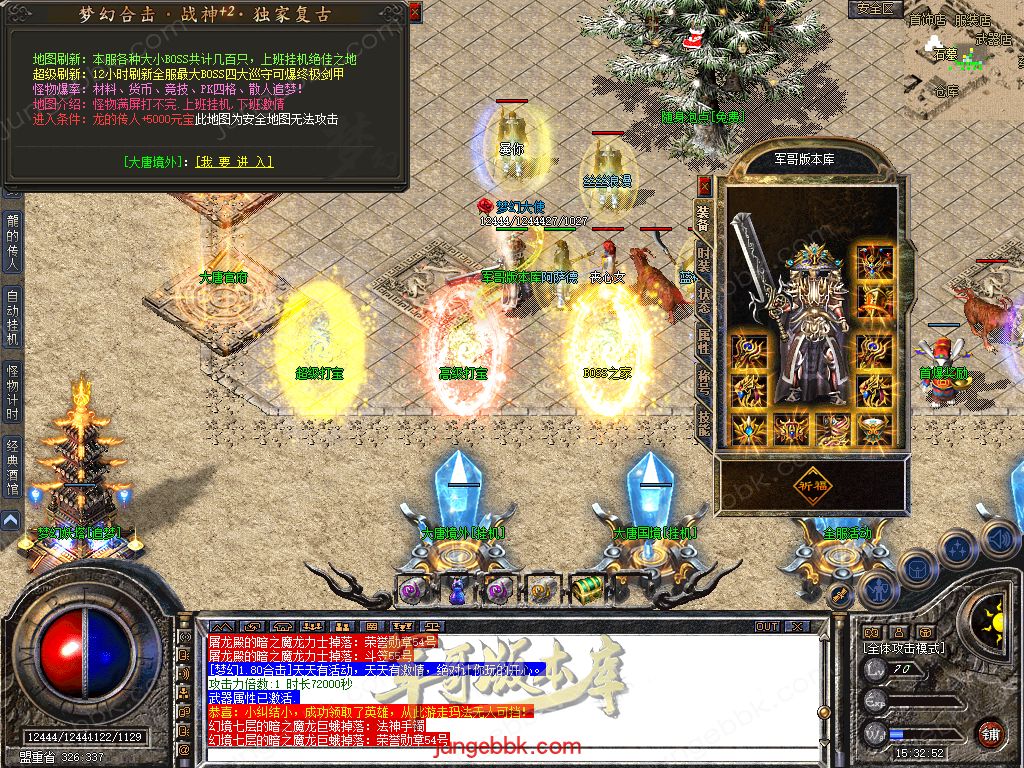Click the OUT button above chat
Screen dimensions: 1024x768
(766, 626)
